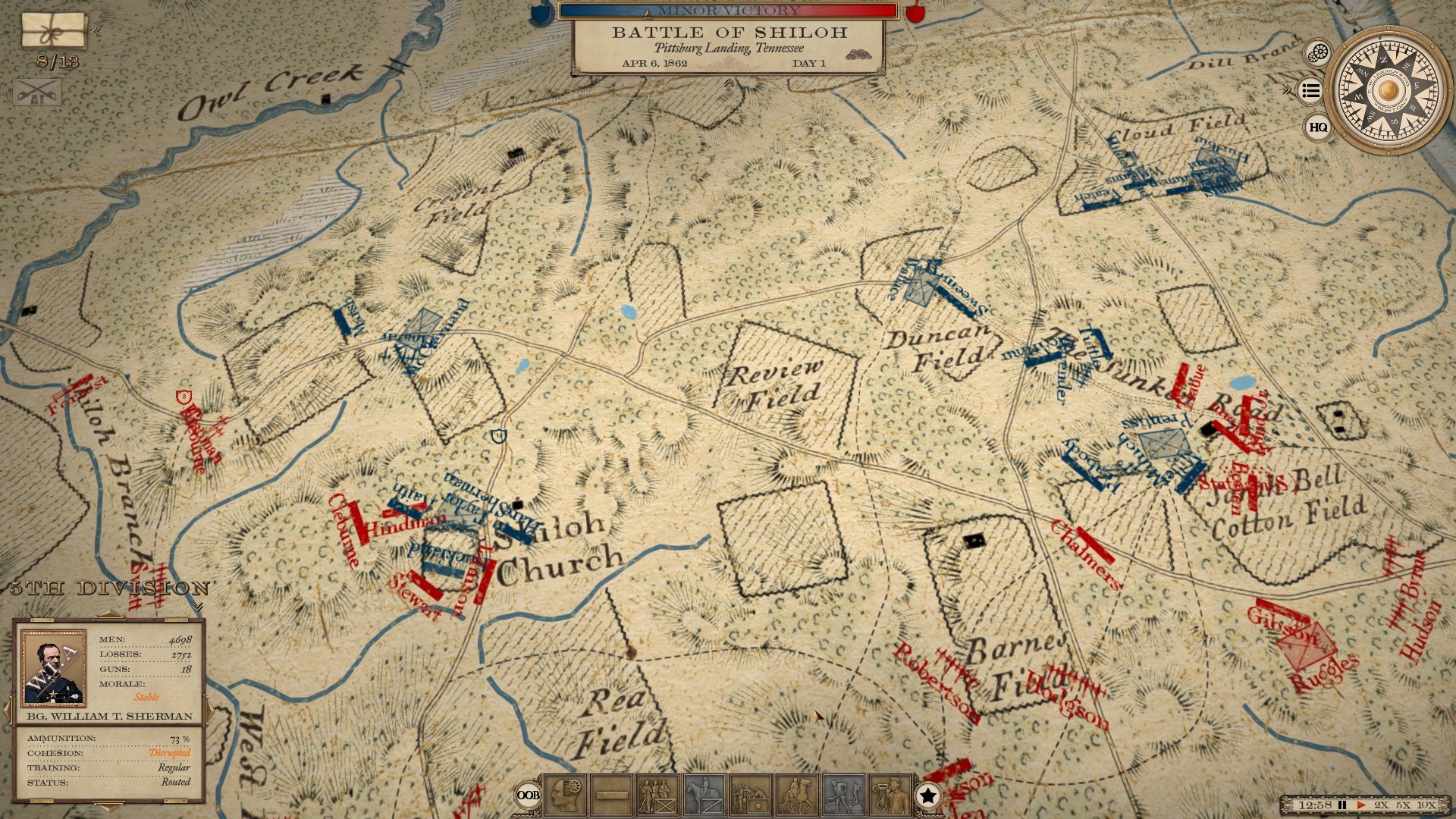
Task: Open the list menu button
Action: click(x=1310, y=91)
